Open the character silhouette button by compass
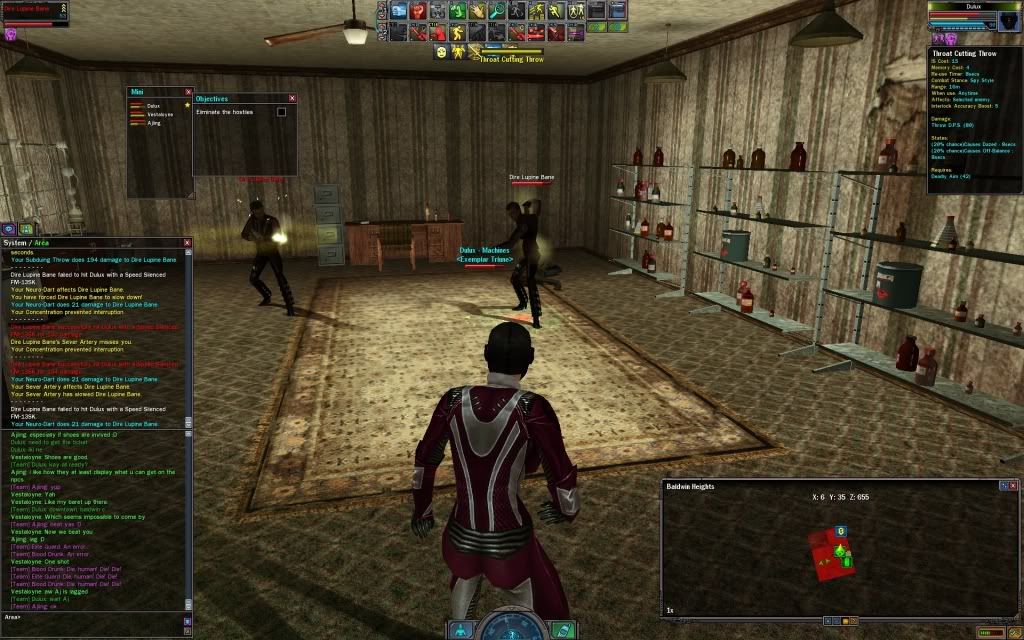The image size is (1024, 640). (460, 629)
